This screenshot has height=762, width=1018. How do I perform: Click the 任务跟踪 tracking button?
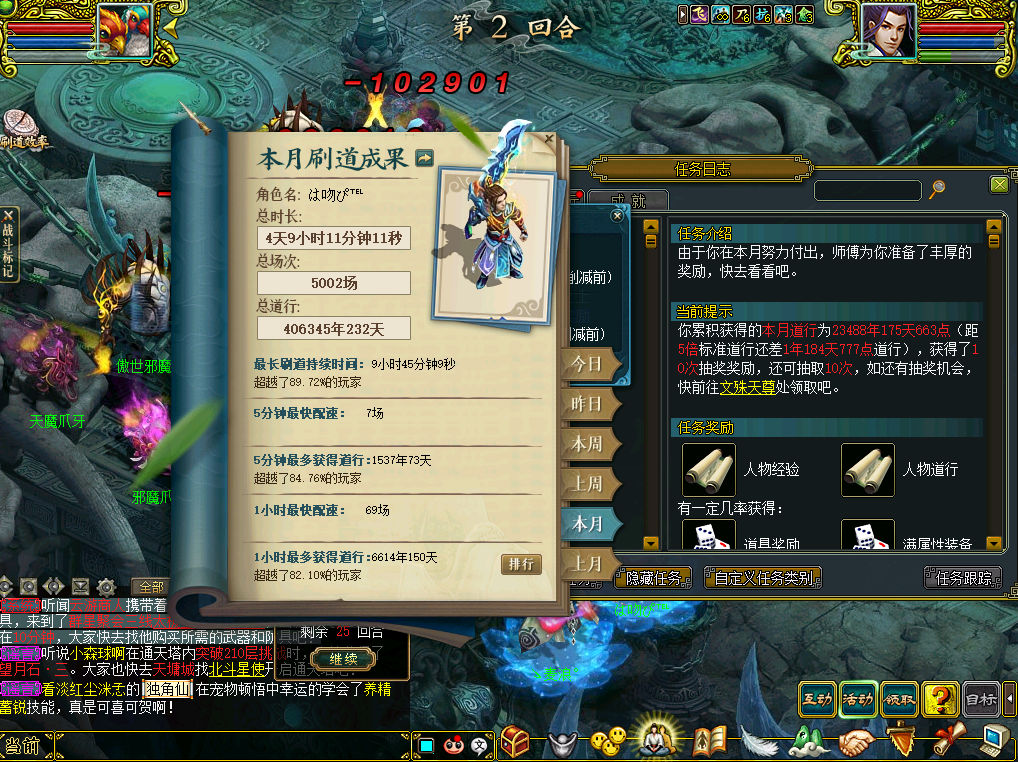[x=963, y=578]
